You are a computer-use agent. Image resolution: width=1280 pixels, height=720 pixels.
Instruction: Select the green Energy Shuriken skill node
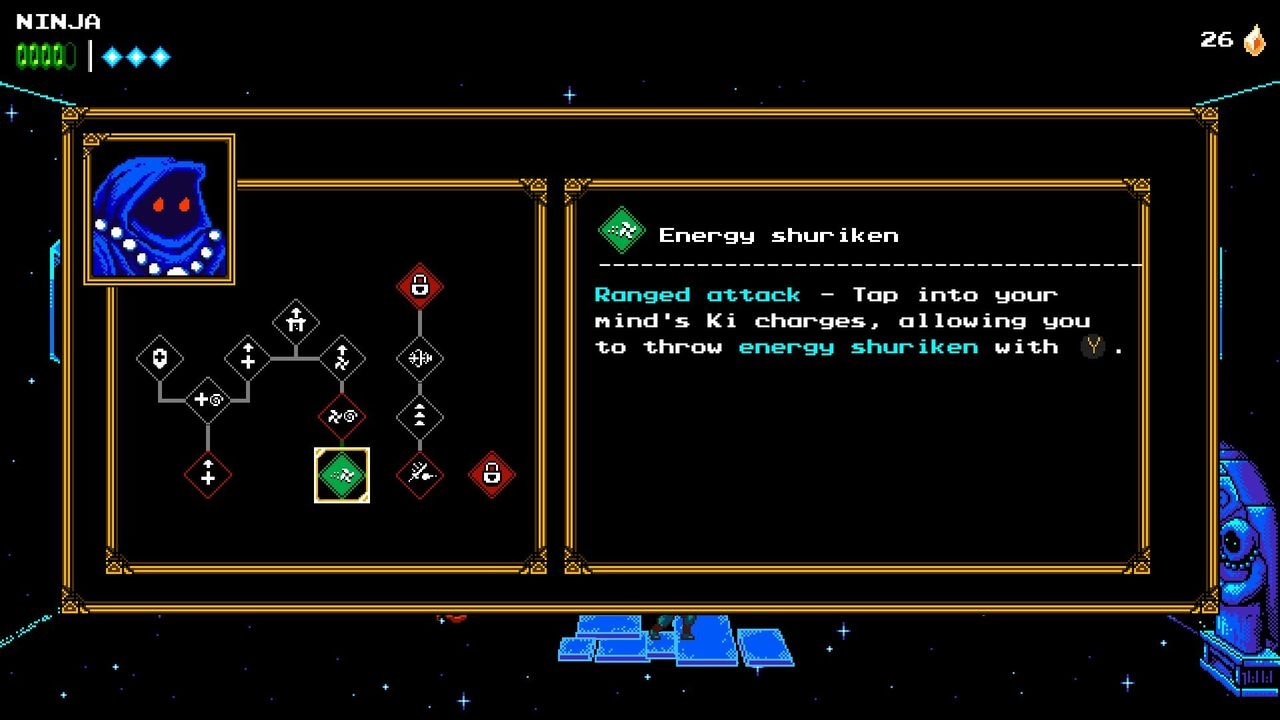click(x=343, y=476)
